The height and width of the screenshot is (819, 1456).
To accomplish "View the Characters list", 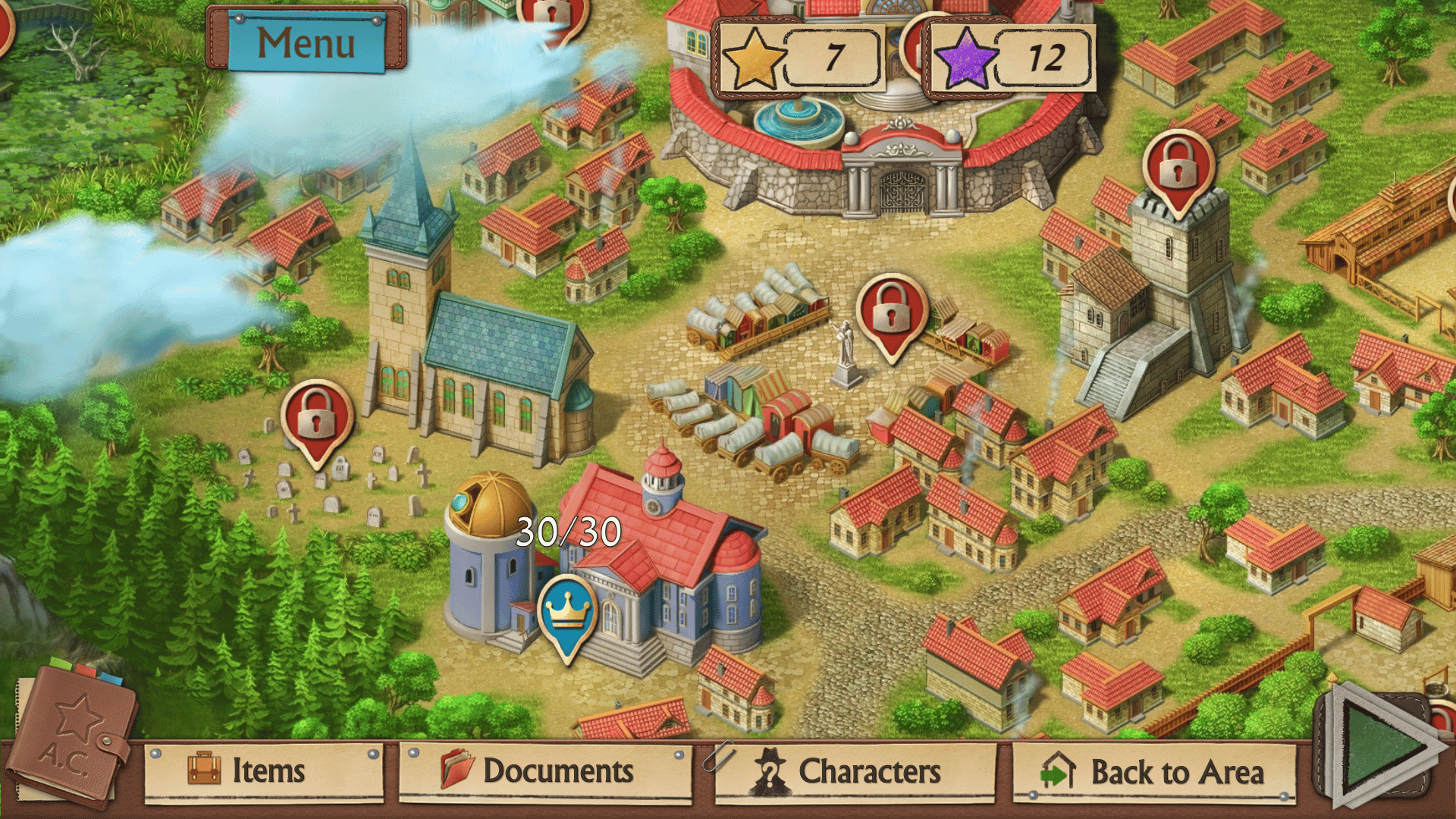I will point(855,771).
